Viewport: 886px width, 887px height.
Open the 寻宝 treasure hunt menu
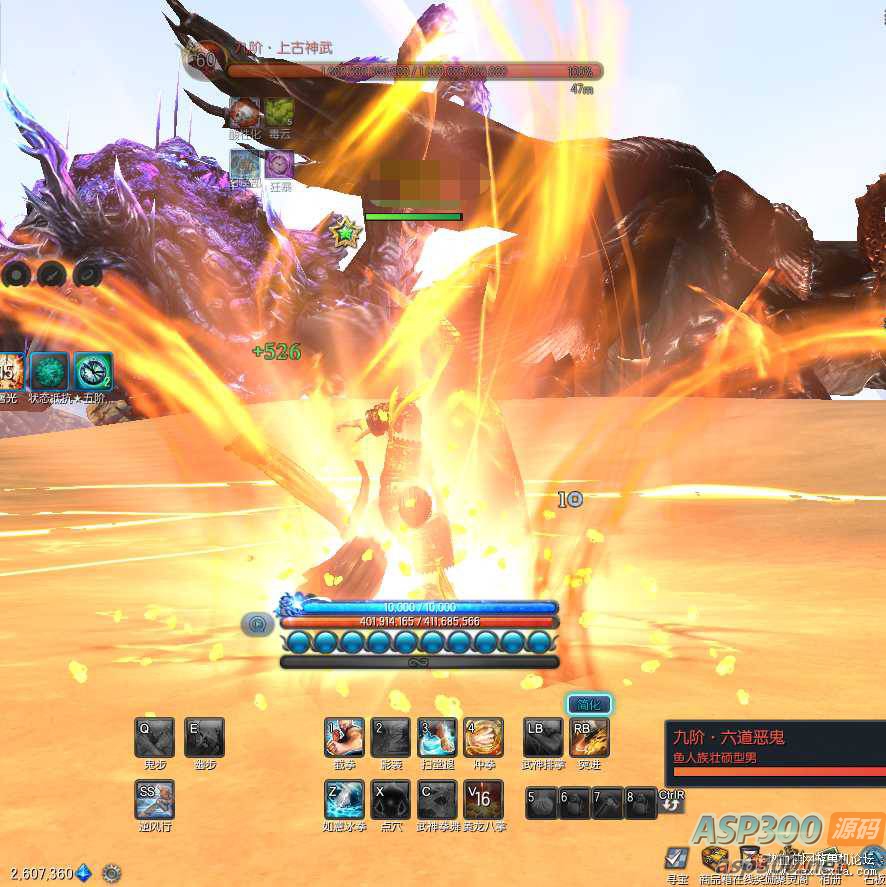(x=677, y=859)
